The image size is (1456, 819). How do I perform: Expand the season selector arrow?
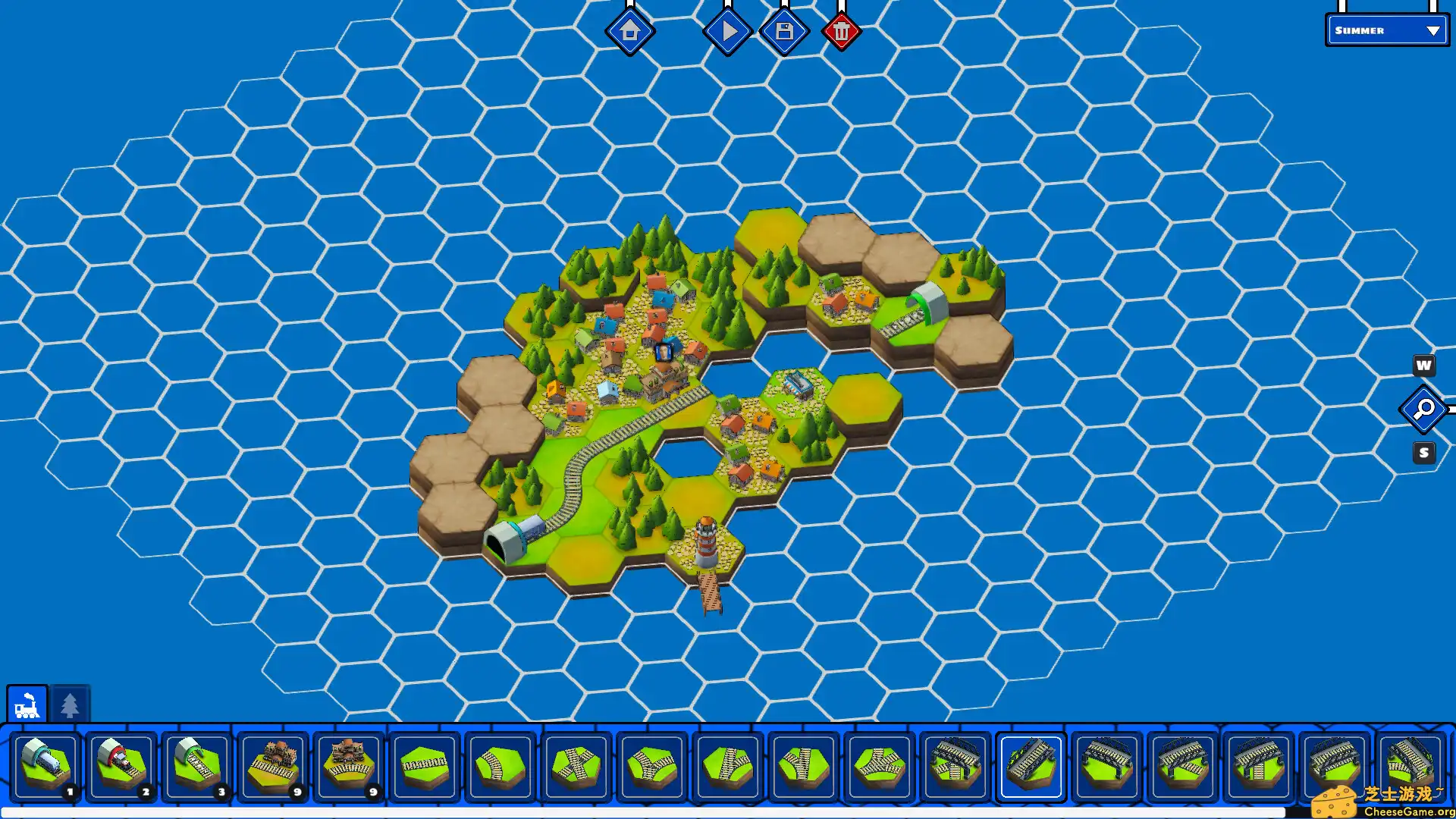coord(1432,31)
